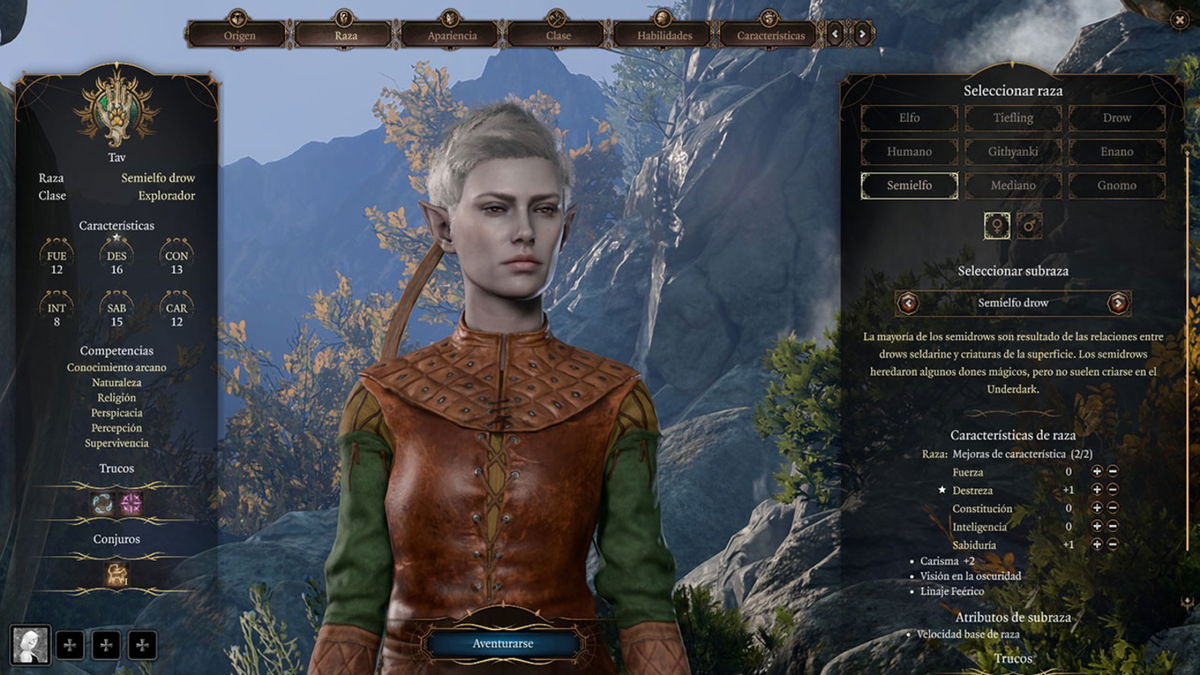Cycle to previous subrace with left arrow

[908, 303]
